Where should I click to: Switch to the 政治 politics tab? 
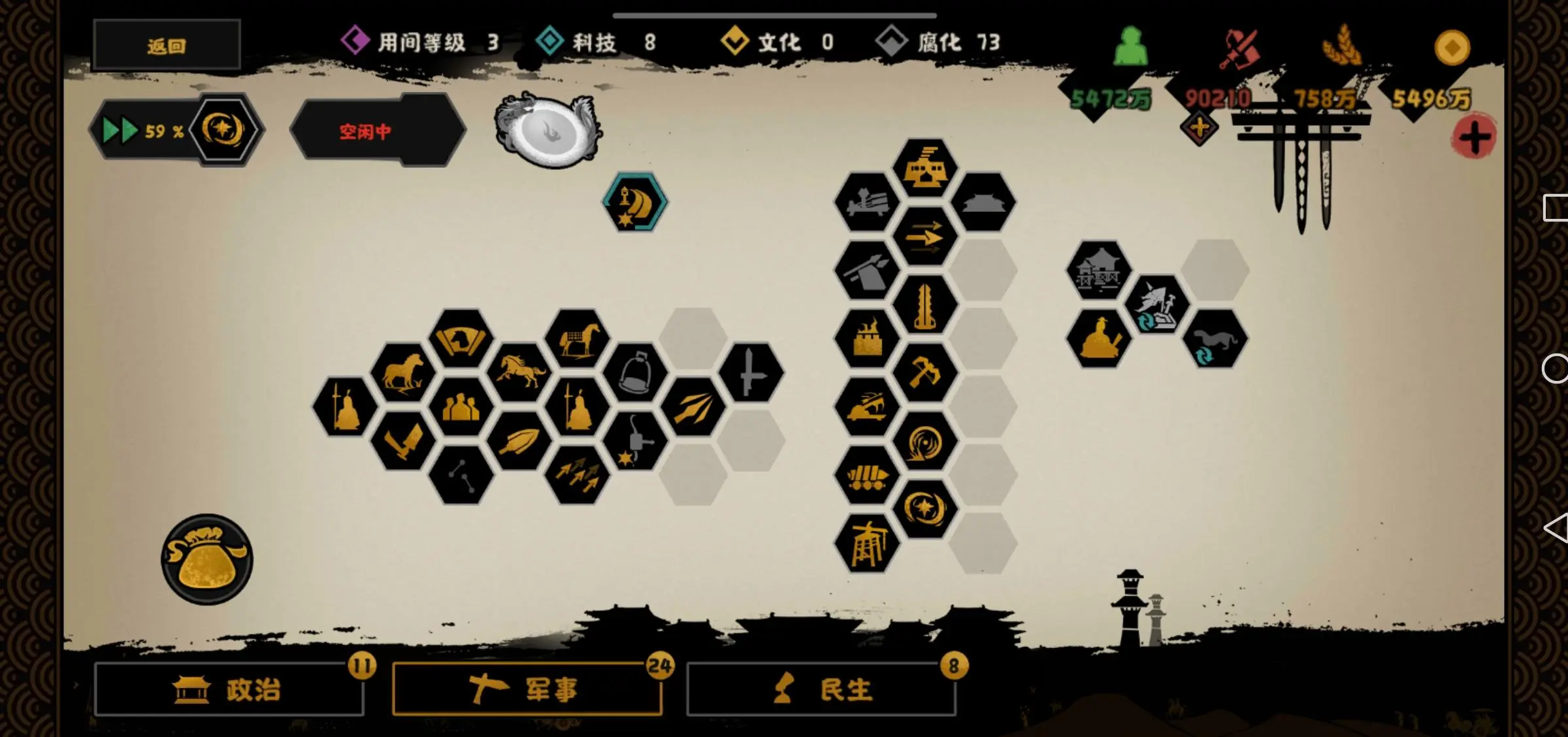229,690
